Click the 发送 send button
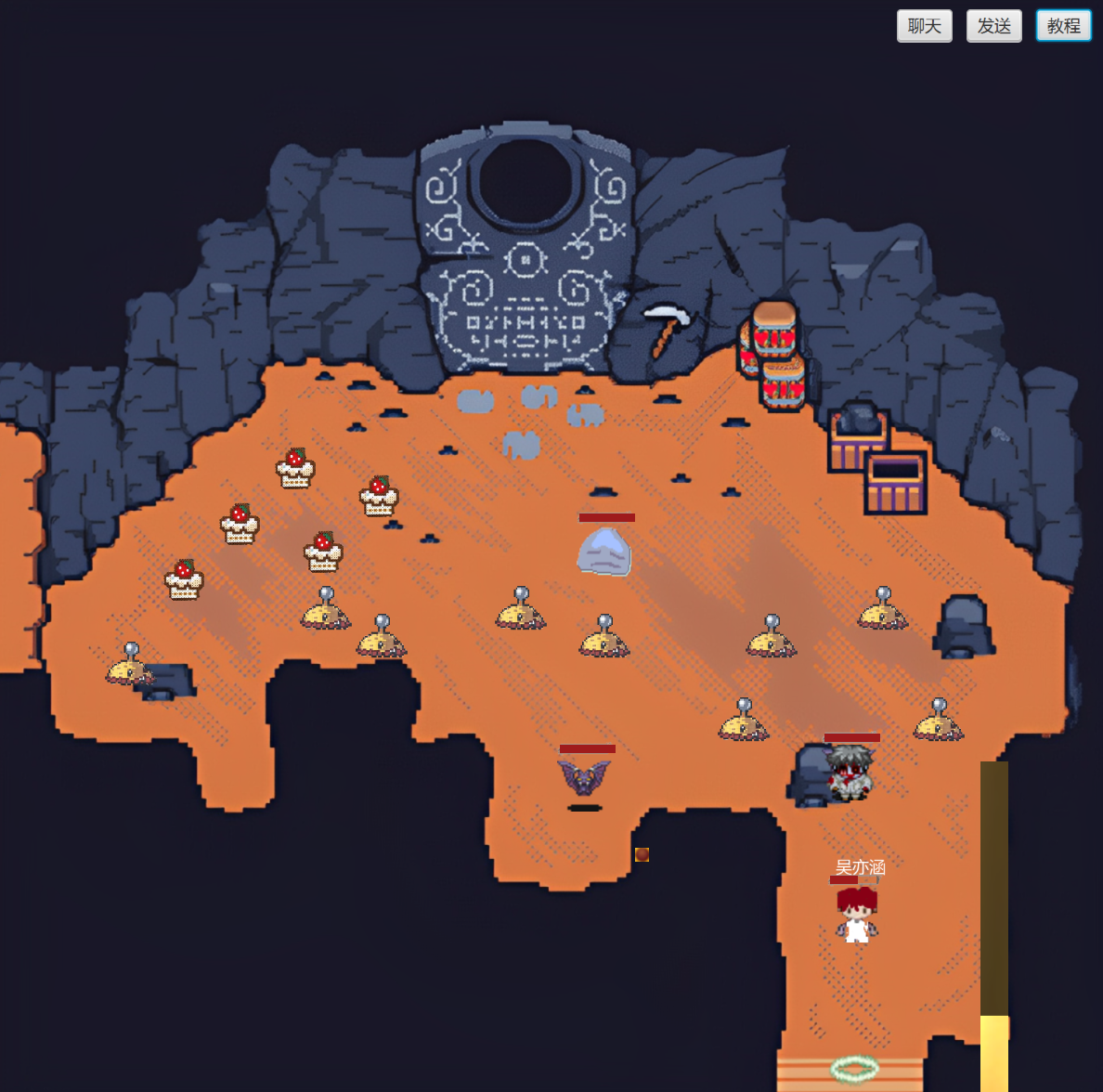 993,26
